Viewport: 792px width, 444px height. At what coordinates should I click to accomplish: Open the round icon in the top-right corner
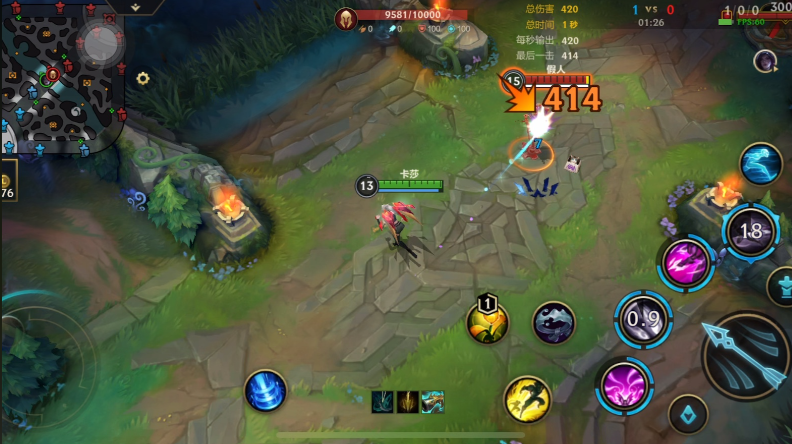tap(766, 61)
